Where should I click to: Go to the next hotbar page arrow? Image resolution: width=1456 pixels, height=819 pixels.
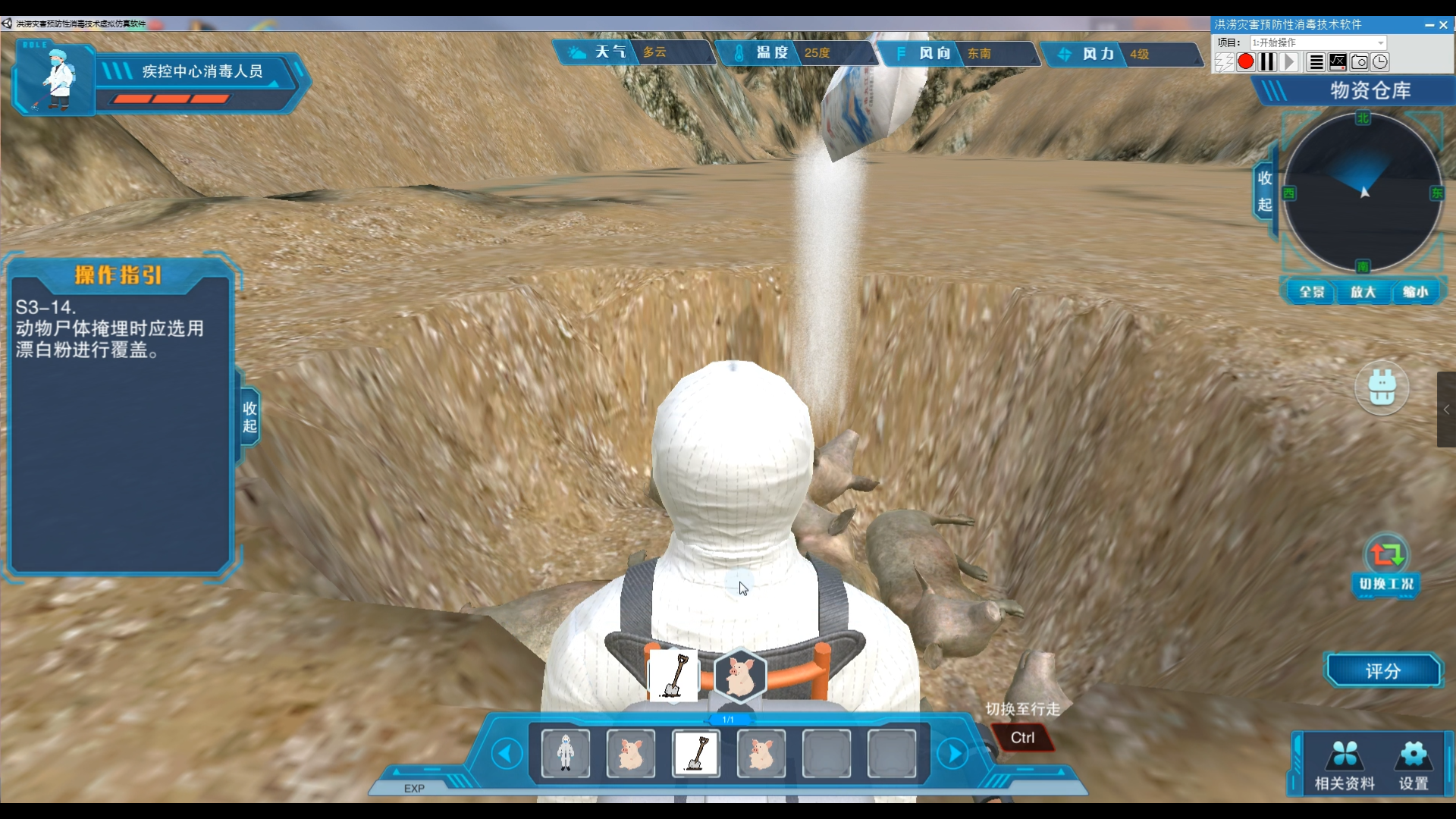pyautogui.click(x=952, y=754)
